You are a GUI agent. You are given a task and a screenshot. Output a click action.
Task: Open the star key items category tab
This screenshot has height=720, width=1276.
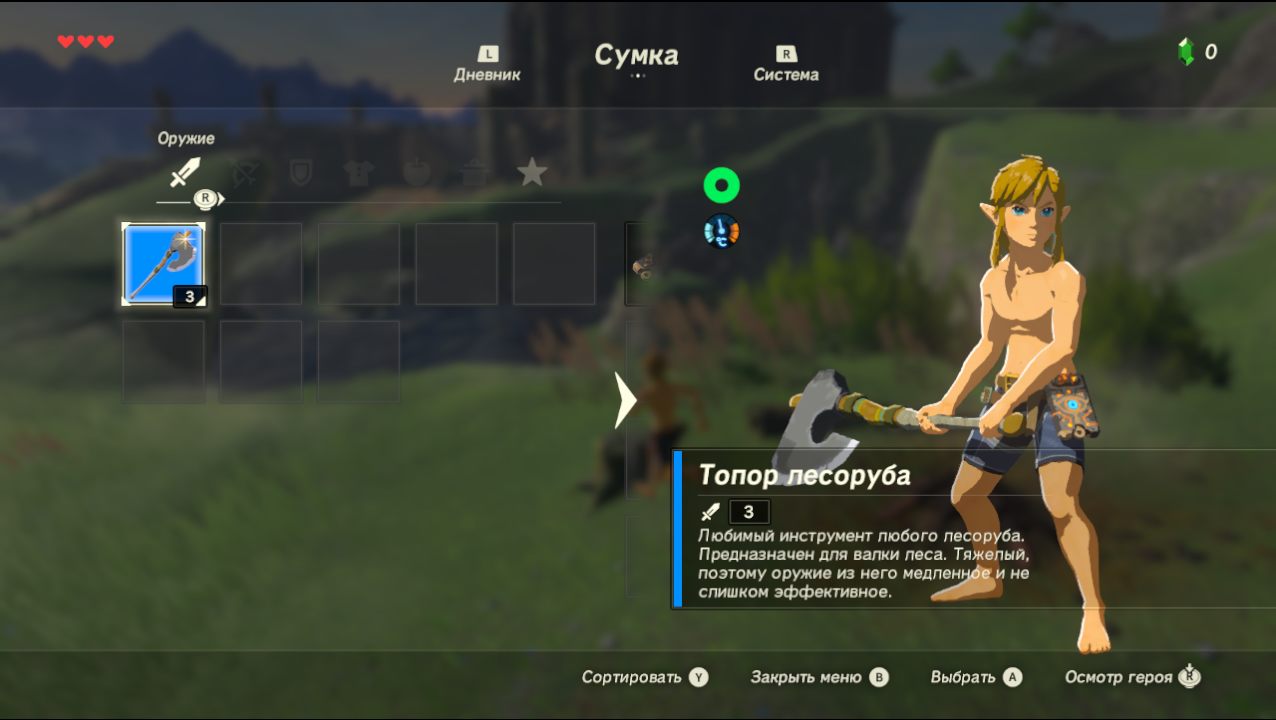coord(532,173)
